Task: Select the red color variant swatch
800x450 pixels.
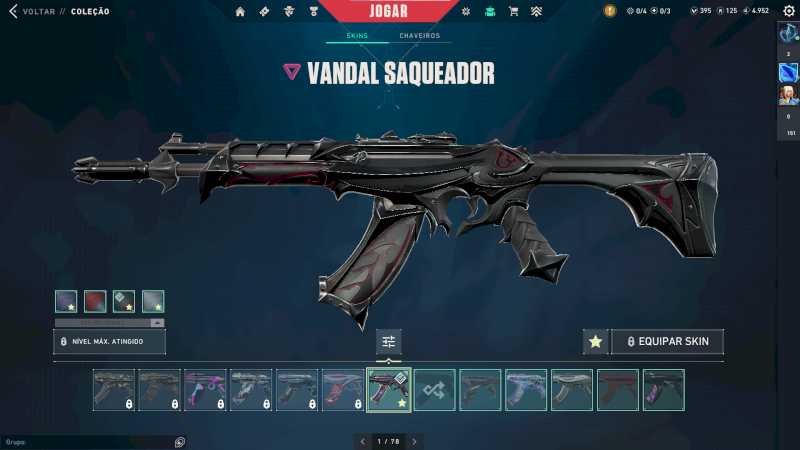Action: [95, 301]
